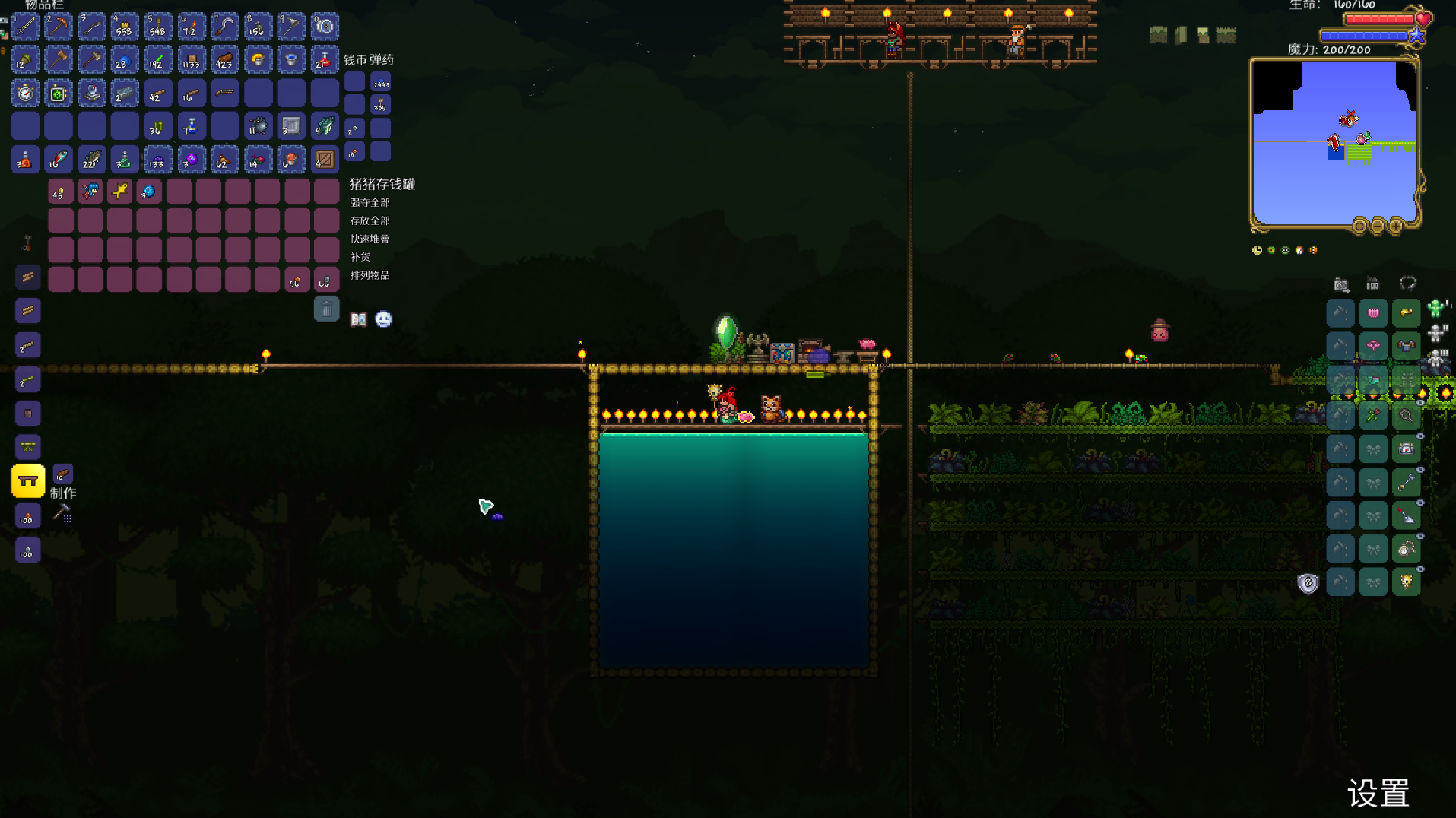Open the bestiary book icon
Viewport: 1456px width, 818px height.
click(358, 319)
